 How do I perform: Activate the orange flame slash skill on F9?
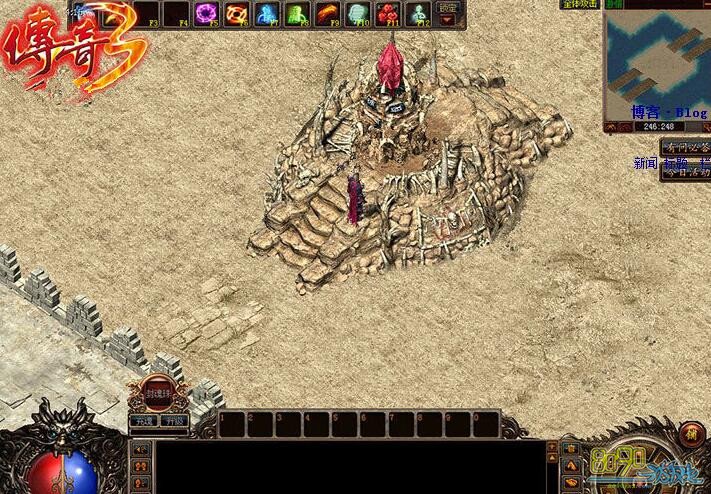pyautogui.click(x=328, y=13)
